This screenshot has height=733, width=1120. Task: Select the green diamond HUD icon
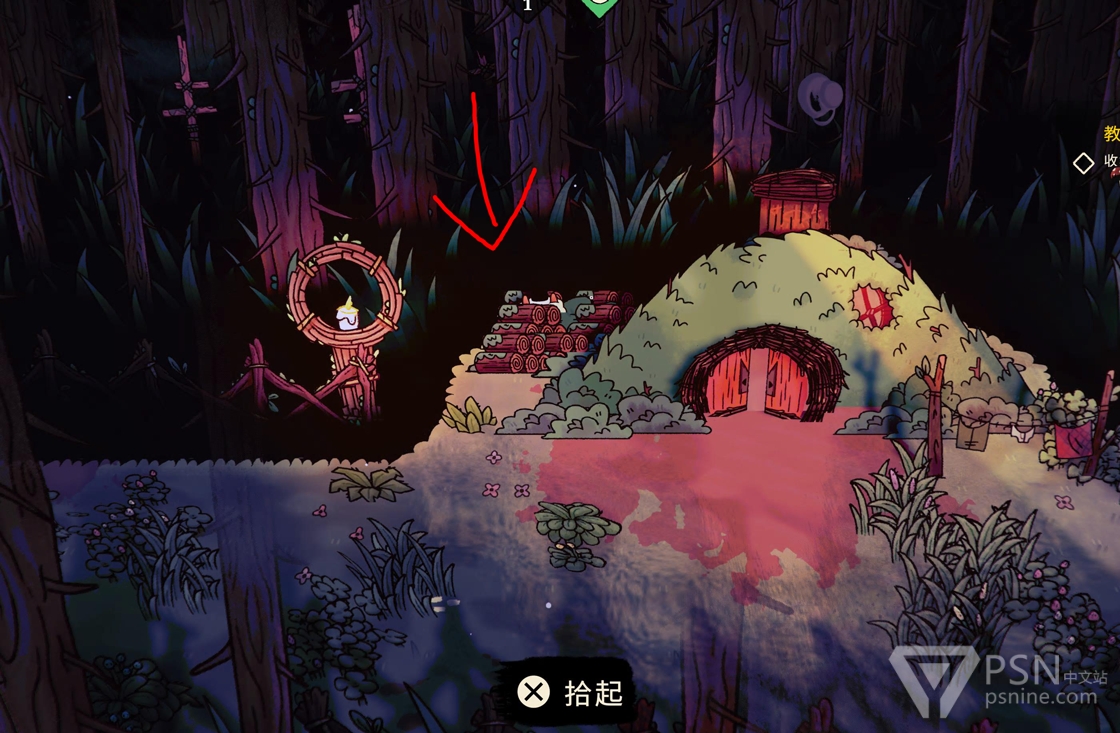(x=597, y=6)
